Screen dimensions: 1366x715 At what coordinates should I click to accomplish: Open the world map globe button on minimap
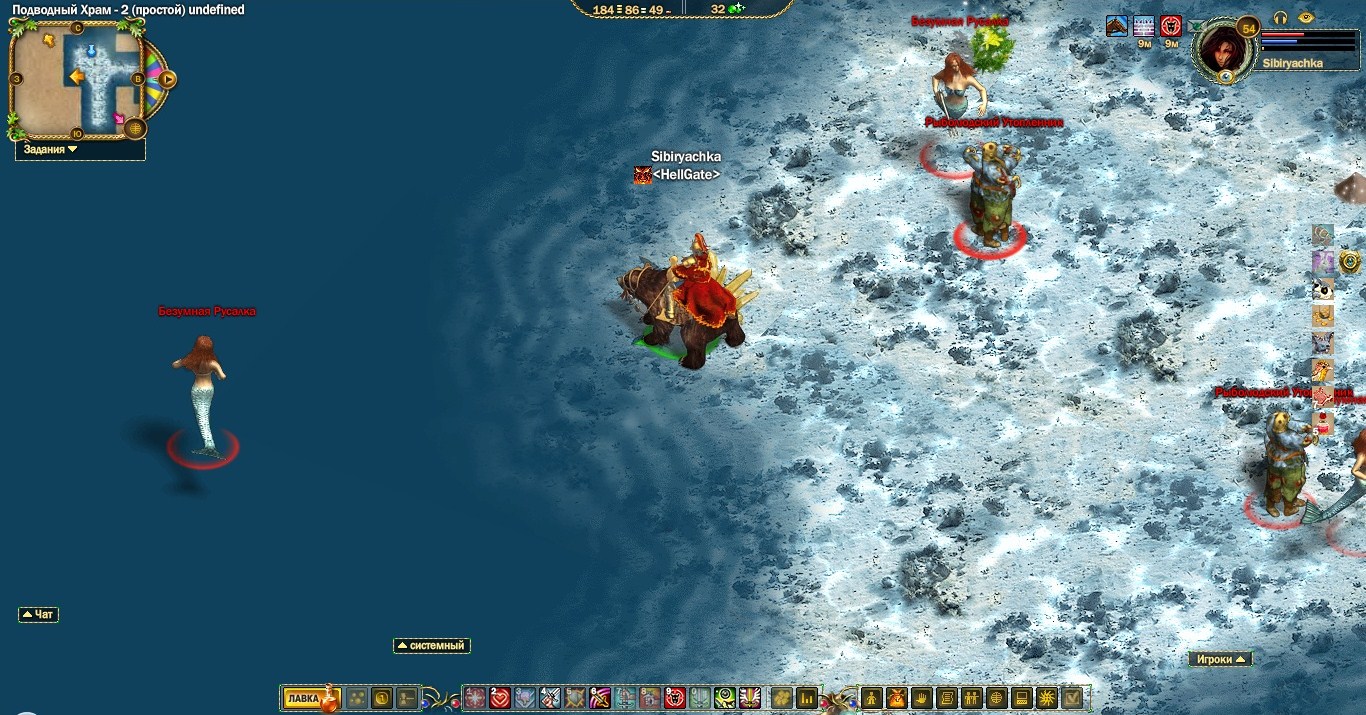136,128
